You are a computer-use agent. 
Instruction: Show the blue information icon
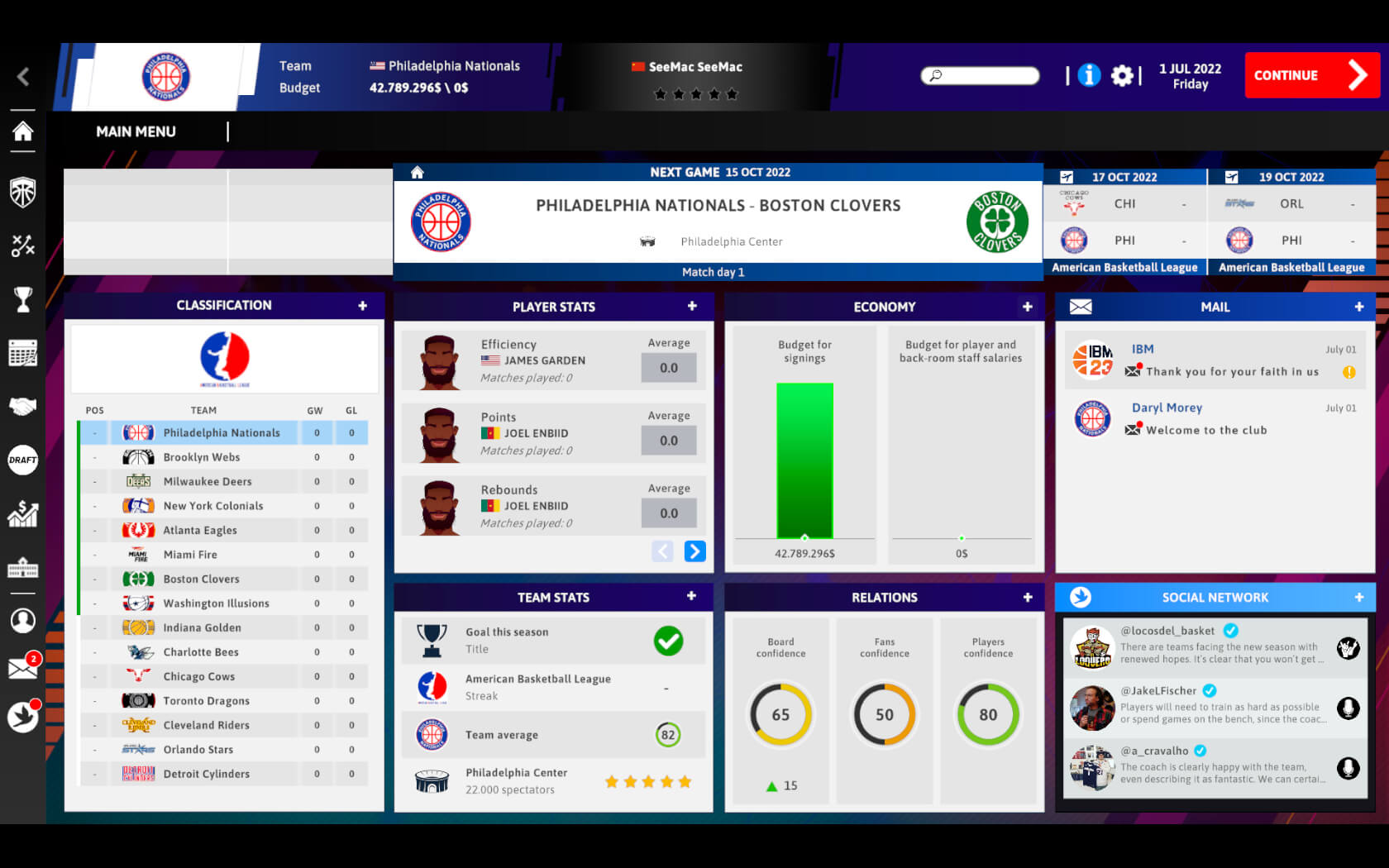point(1089,75)
